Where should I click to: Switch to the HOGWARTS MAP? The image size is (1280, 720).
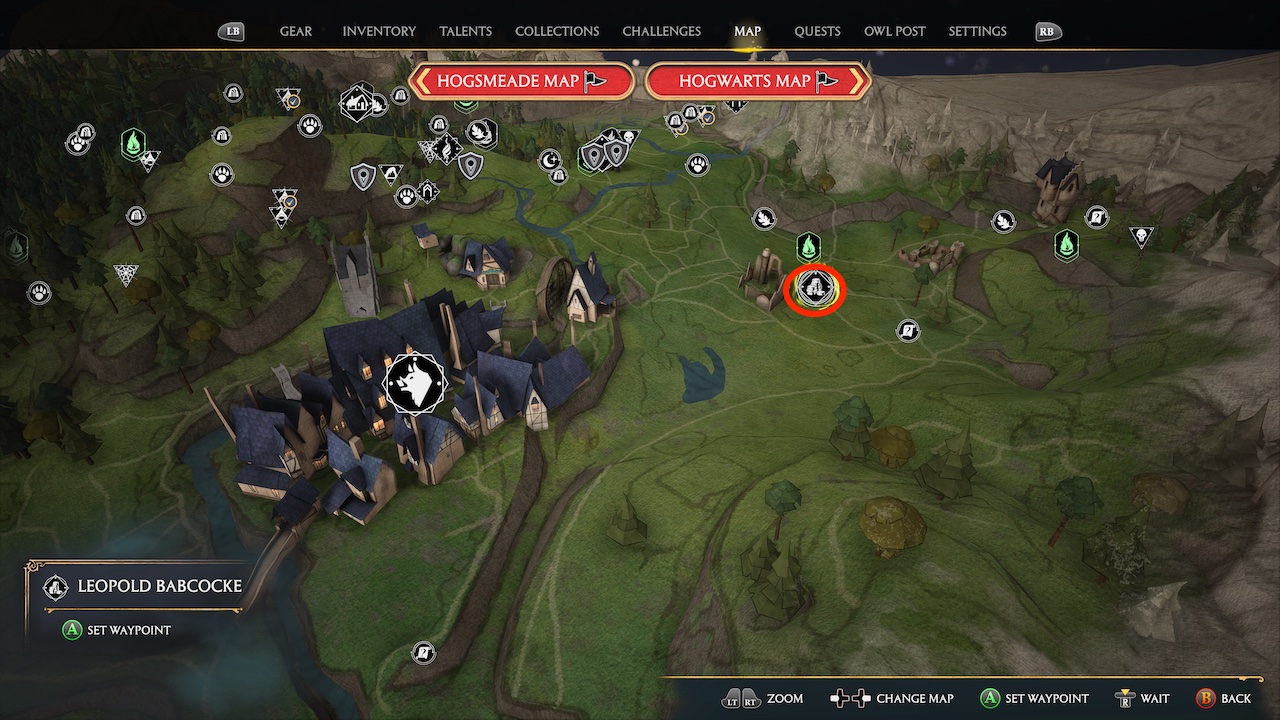(757, 81)
